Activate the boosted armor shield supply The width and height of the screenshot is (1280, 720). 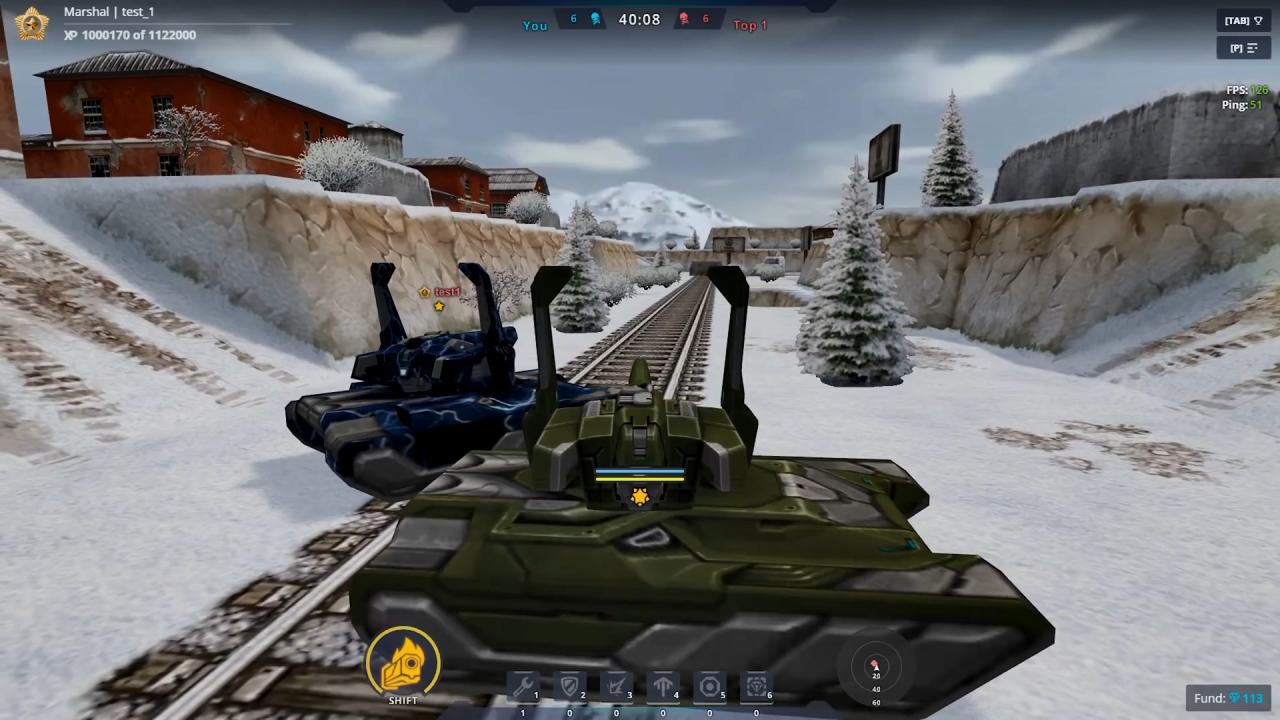(x=570, y=687)
